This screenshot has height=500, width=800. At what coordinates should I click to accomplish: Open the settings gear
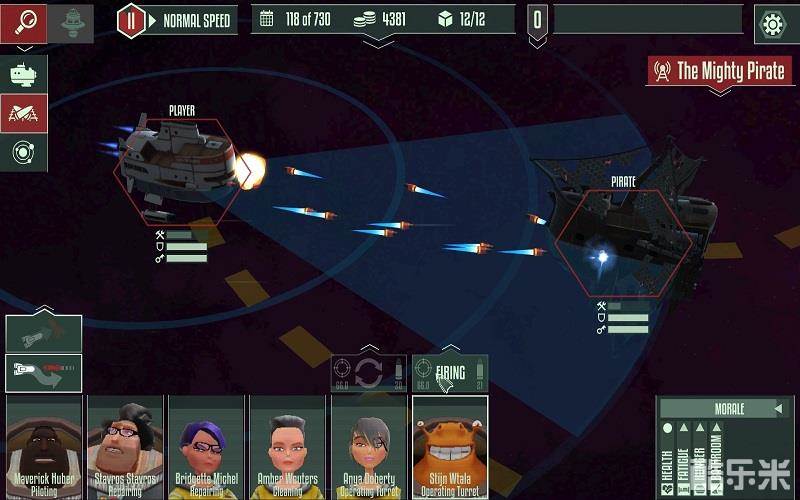pos(771,22)
